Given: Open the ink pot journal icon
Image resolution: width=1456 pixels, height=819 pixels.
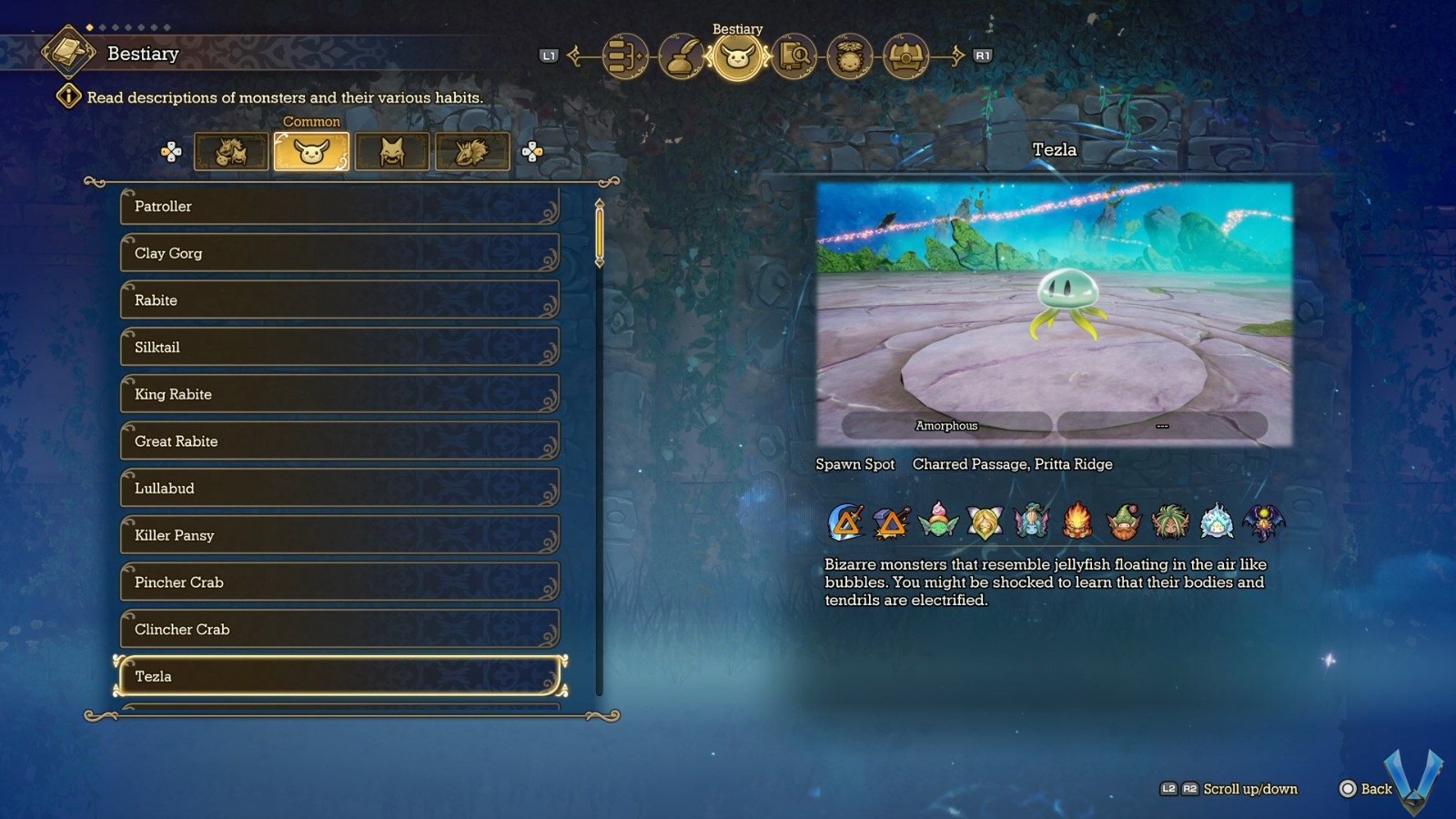Looking at the screenshot, I should (x=680, y=56).
